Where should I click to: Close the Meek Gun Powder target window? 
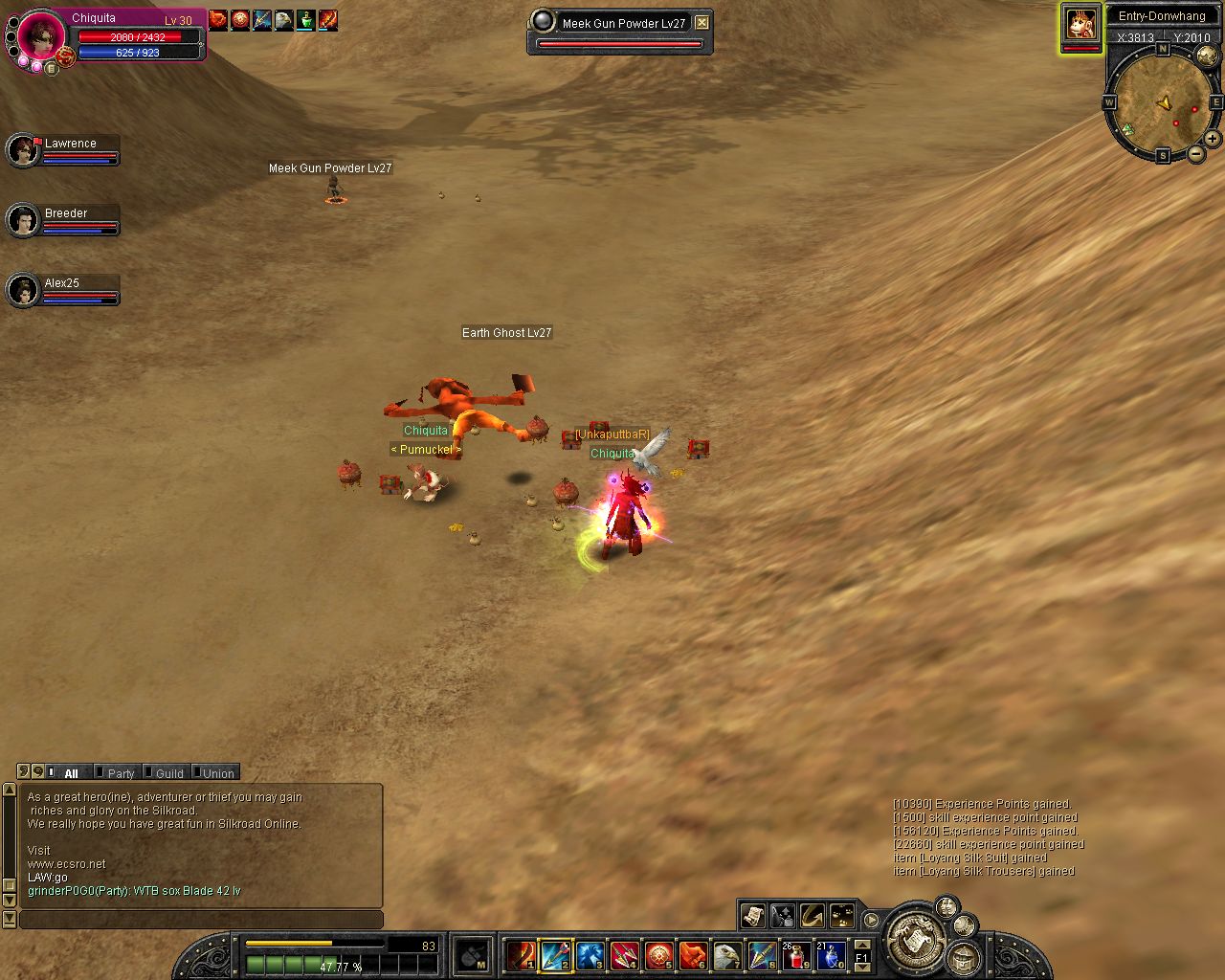(x=702, y=22)
